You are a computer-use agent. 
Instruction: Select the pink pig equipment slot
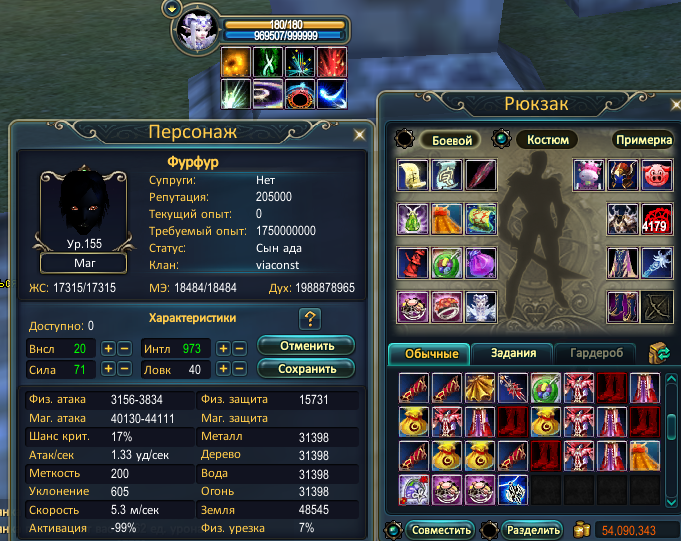(x=657, y=174)
